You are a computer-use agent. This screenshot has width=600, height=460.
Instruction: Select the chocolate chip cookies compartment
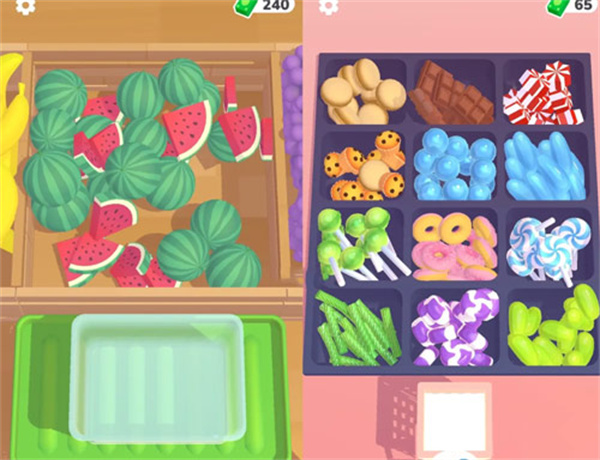coord(362,166)
